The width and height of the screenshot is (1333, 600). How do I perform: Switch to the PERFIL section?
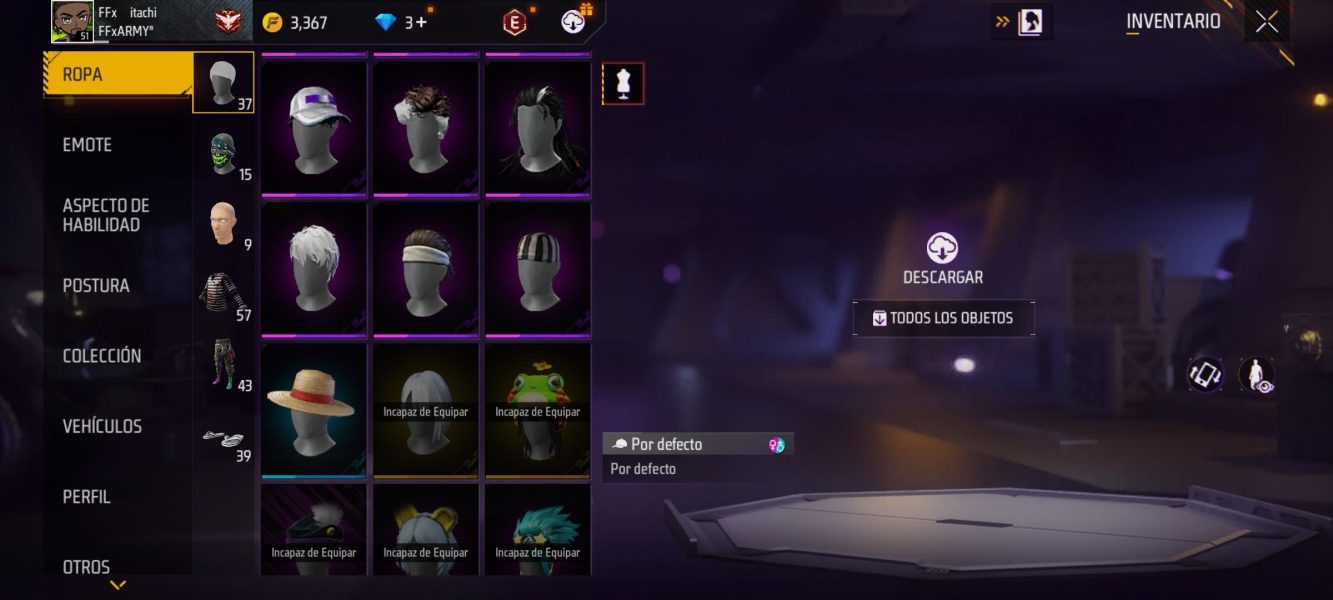pos(87,497)
